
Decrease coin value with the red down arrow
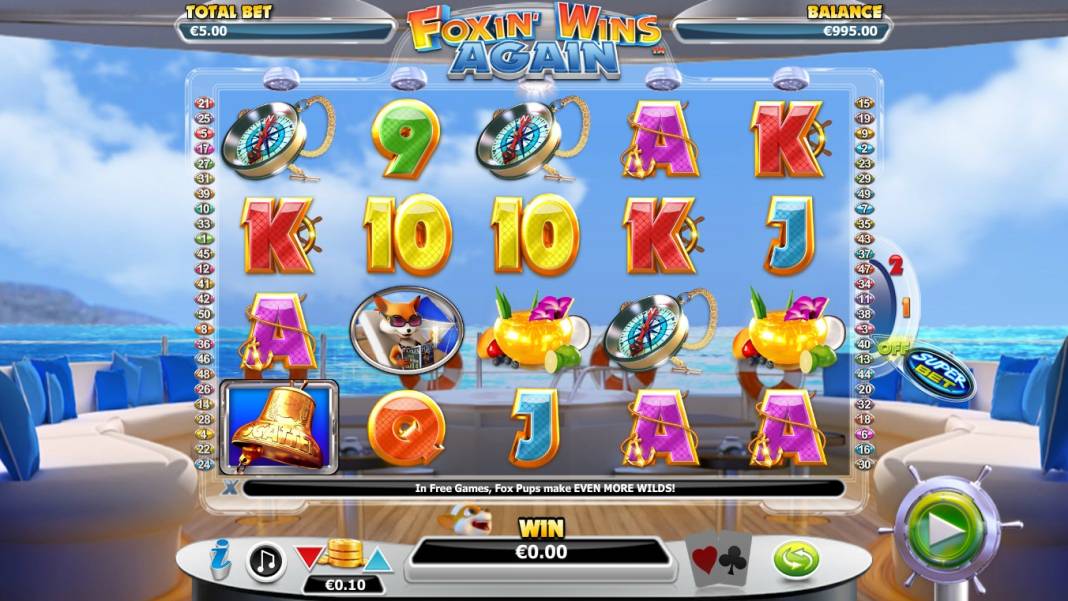coord(309,558)
